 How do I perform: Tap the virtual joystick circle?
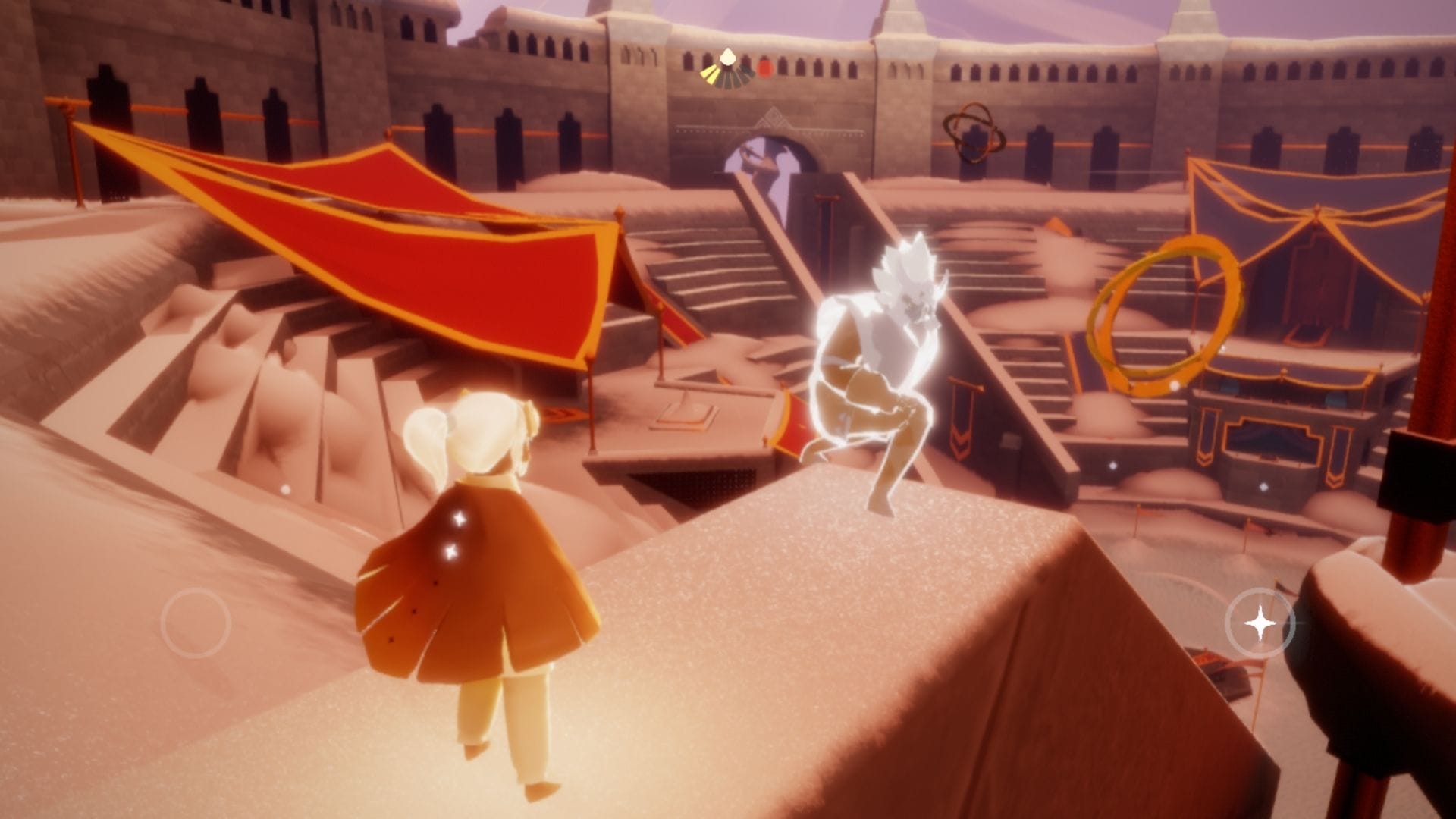coord(196,623)
